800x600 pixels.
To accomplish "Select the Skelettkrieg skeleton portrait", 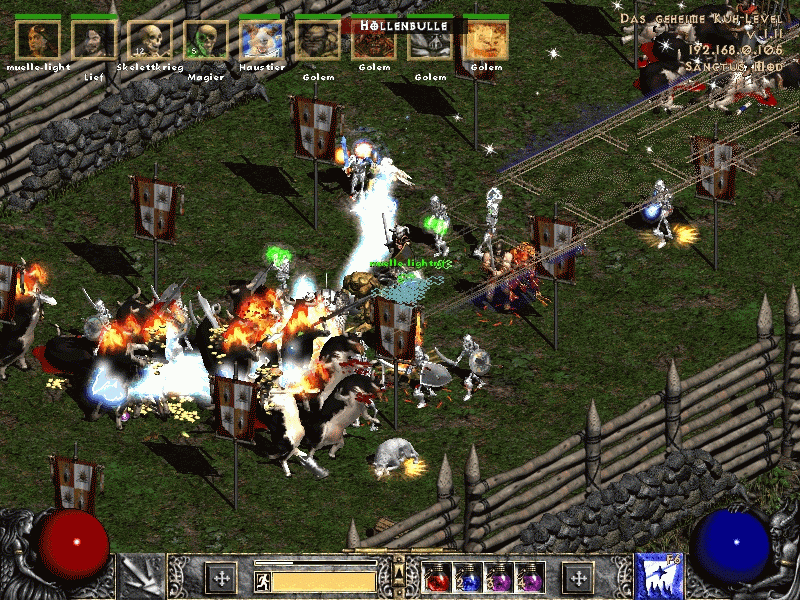I will tap(150, 39).
